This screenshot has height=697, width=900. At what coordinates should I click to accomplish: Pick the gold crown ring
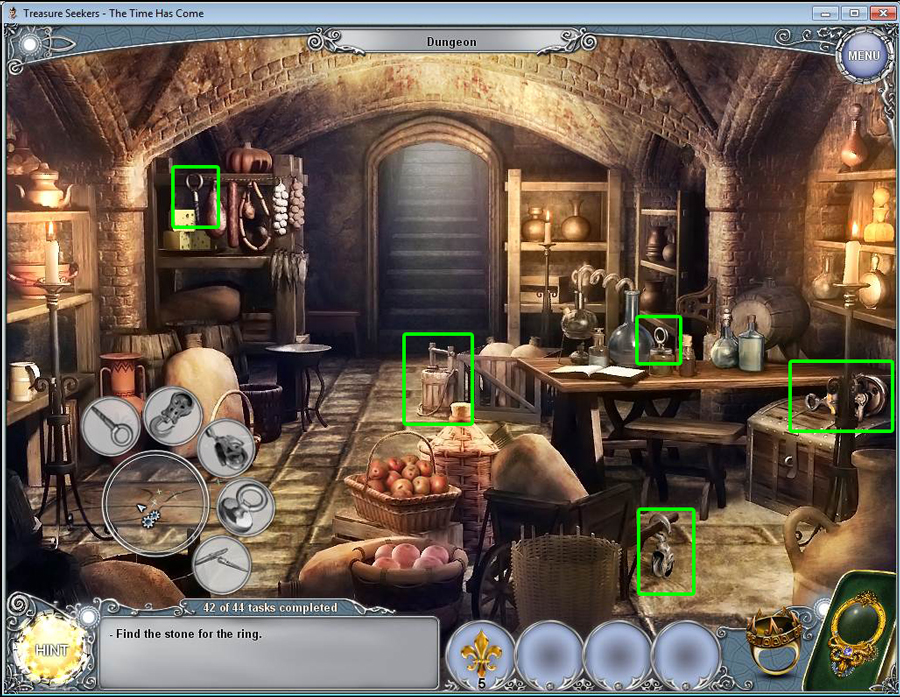(774, 641)
